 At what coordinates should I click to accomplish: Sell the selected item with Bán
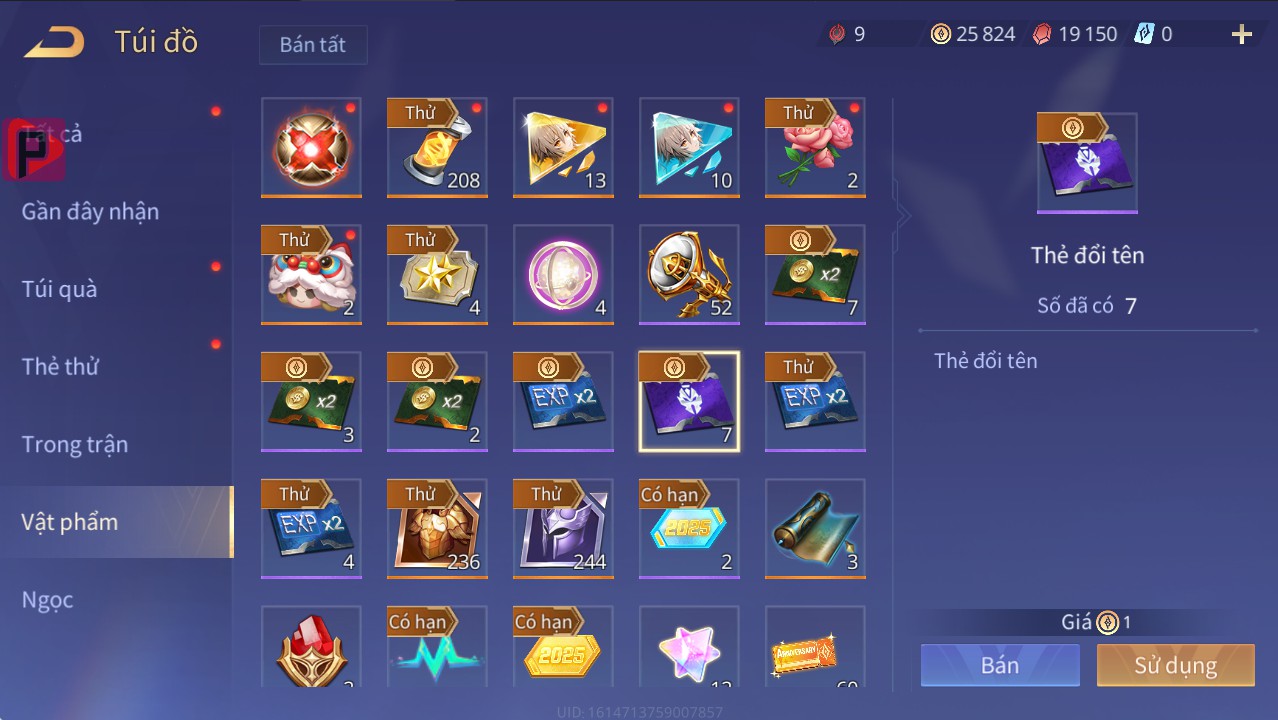[999, 666]
